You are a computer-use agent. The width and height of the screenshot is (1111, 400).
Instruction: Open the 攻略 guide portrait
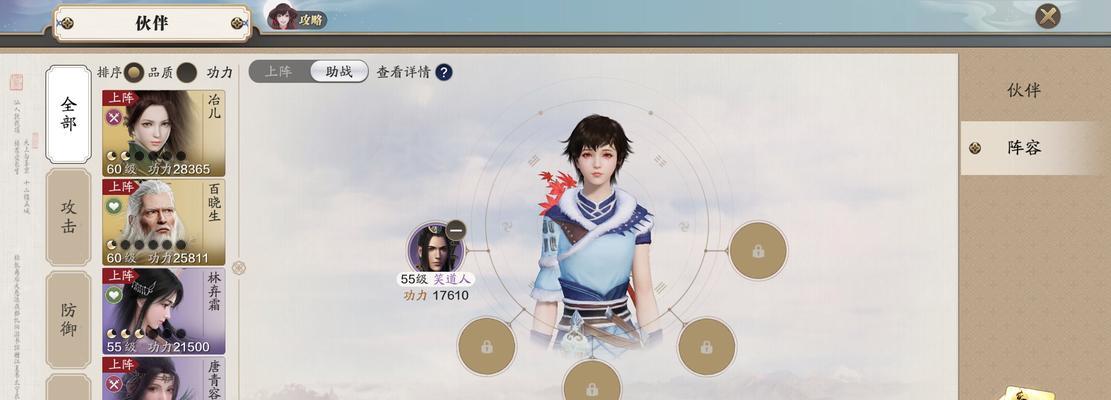pyautogui.click(x=298, y=17)
